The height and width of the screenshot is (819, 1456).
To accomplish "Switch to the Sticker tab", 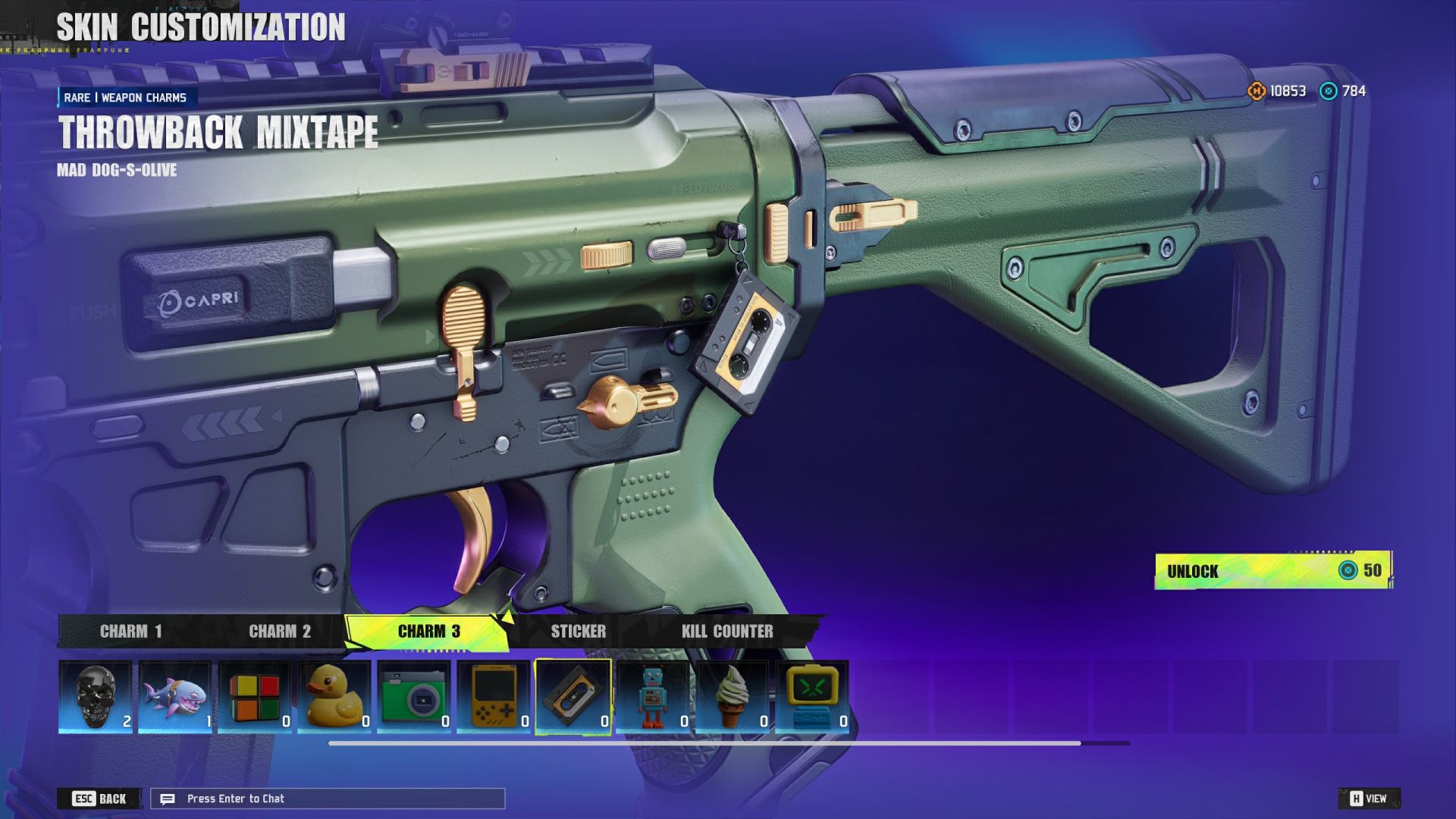I will click(x=578, y=631).
